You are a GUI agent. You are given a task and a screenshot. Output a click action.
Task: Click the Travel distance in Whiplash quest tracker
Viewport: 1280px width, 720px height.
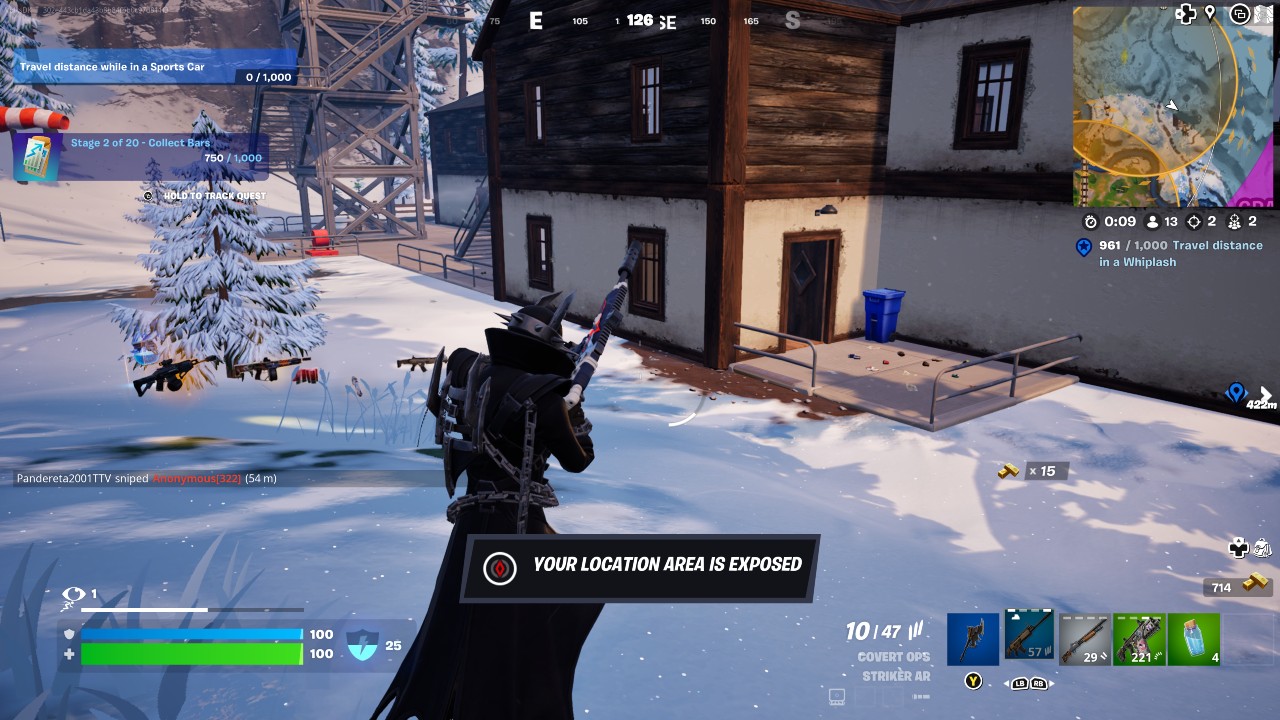click(x=1175, y=249)
